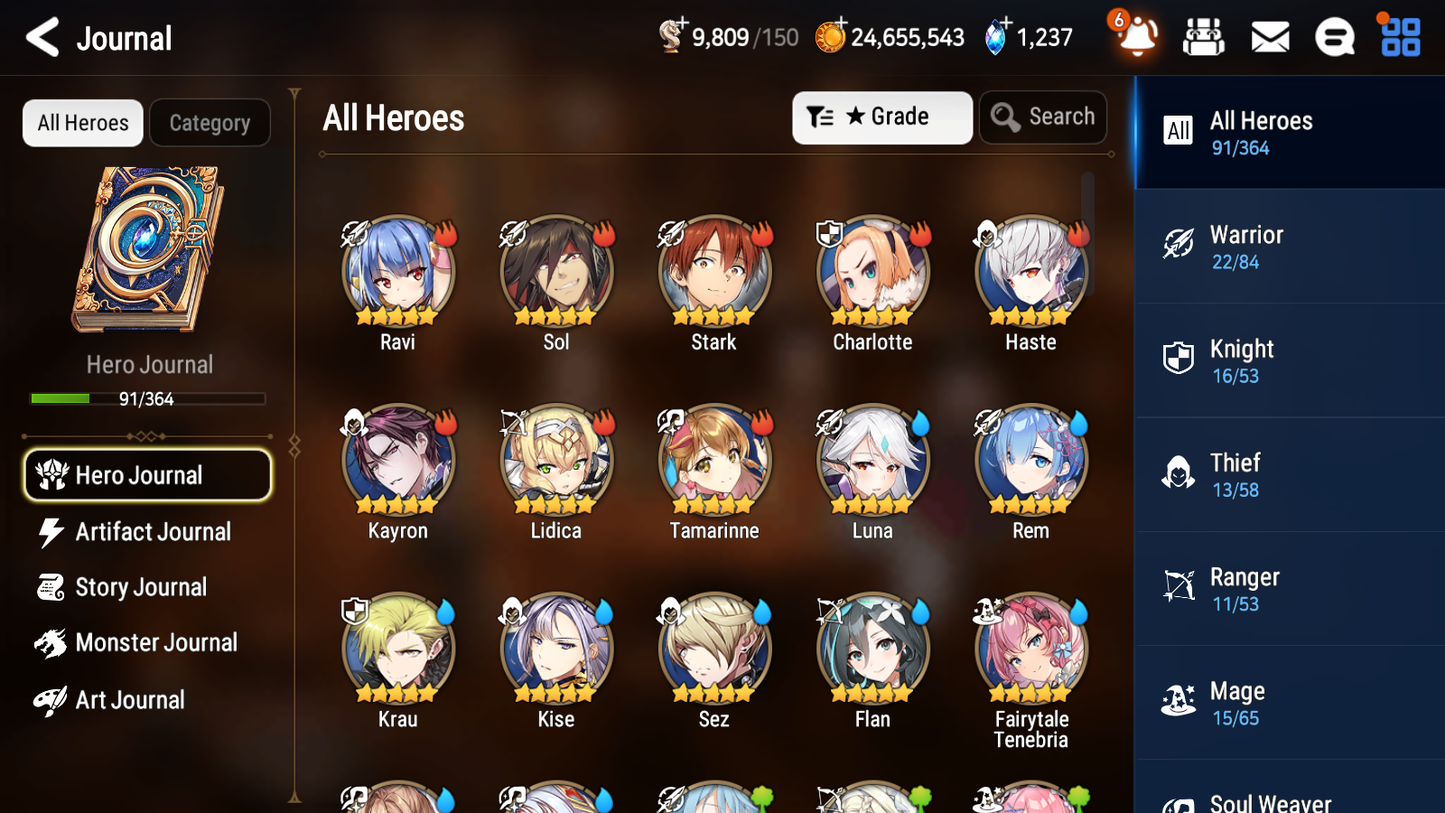Switch to the Category view
Viewport: 1445px width, 813px height.
pyautogui.click(x=210, y=122)
